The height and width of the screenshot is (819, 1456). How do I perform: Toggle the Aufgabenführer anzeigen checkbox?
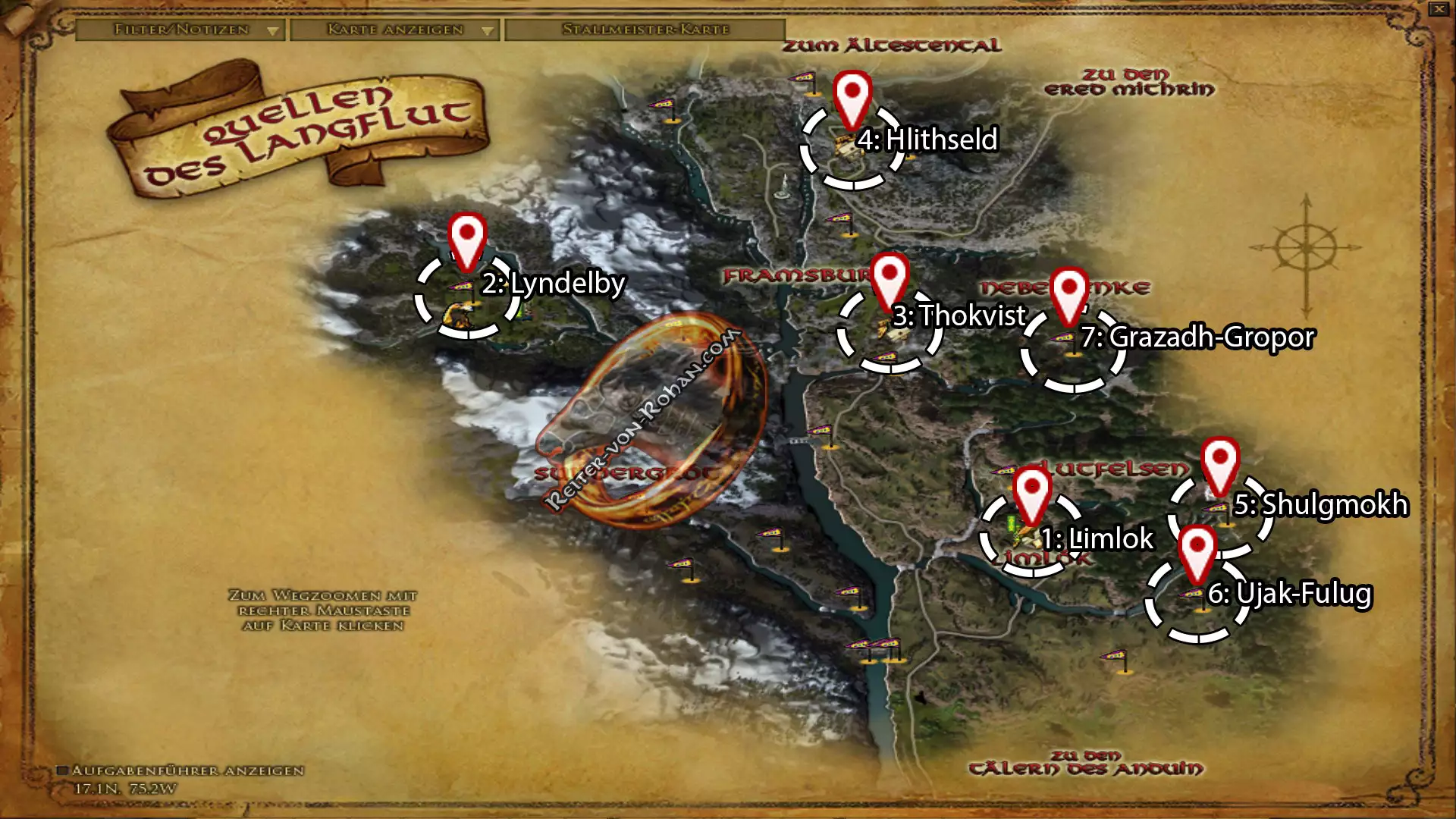tap(63, 770)
